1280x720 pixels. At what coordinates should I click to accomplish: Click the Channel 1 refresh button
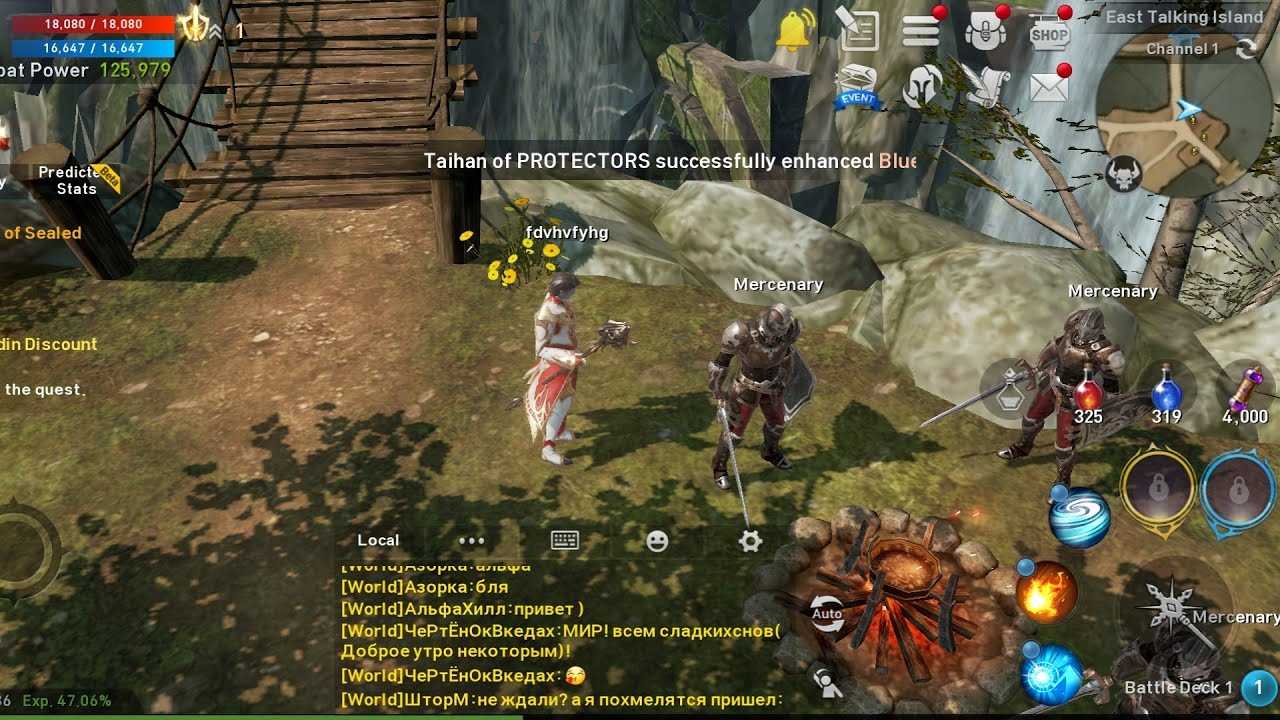(x=1246, y=49)
